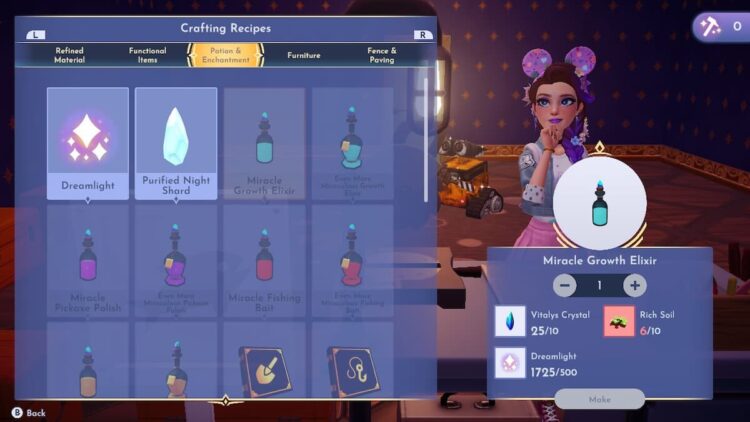
Task: Click the Make button
Action: click(600, 399)
